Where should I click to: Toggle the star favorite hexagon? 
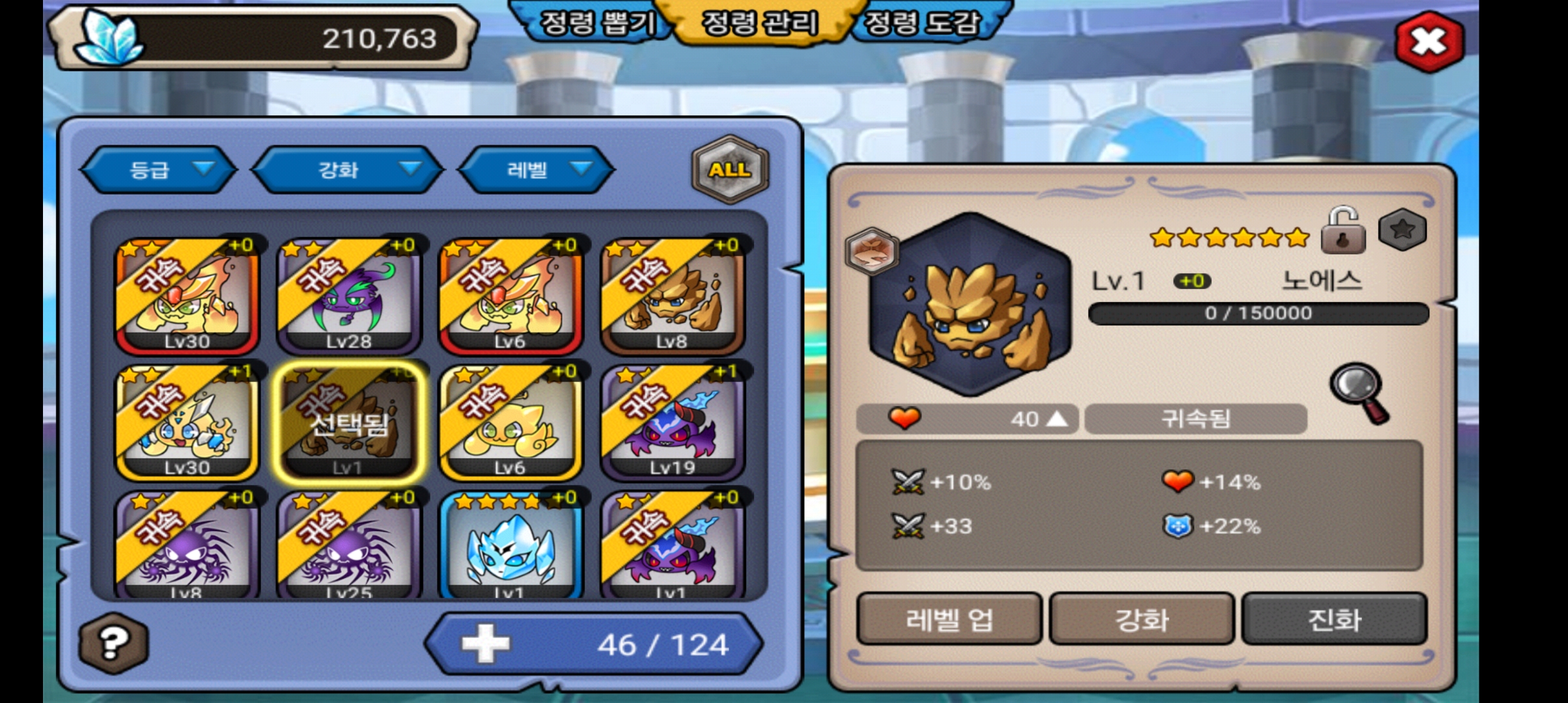coord(1403,230)
